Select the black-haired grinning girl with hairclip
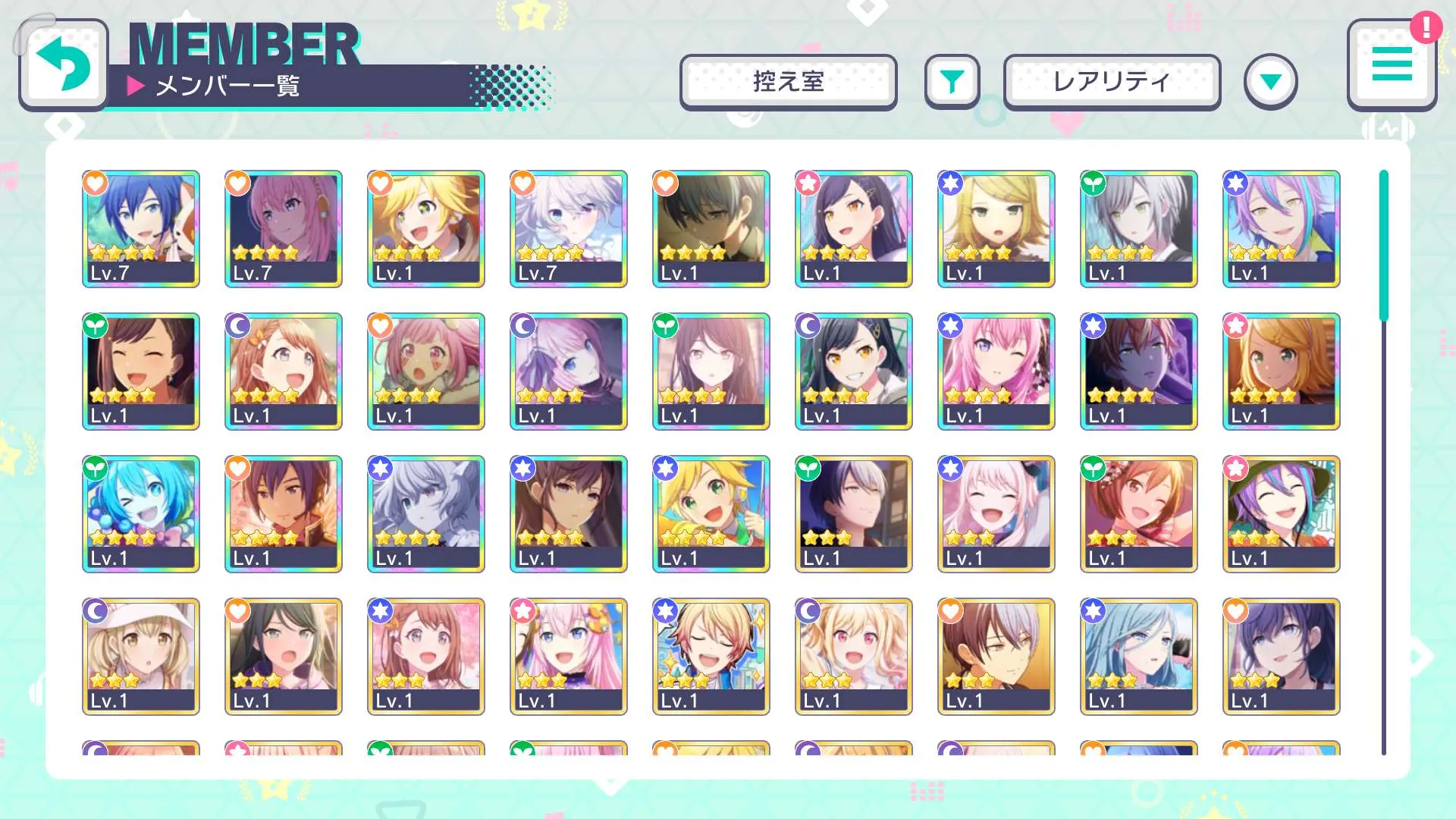Viewport: 1456px width, 819px height. [854, 371]
